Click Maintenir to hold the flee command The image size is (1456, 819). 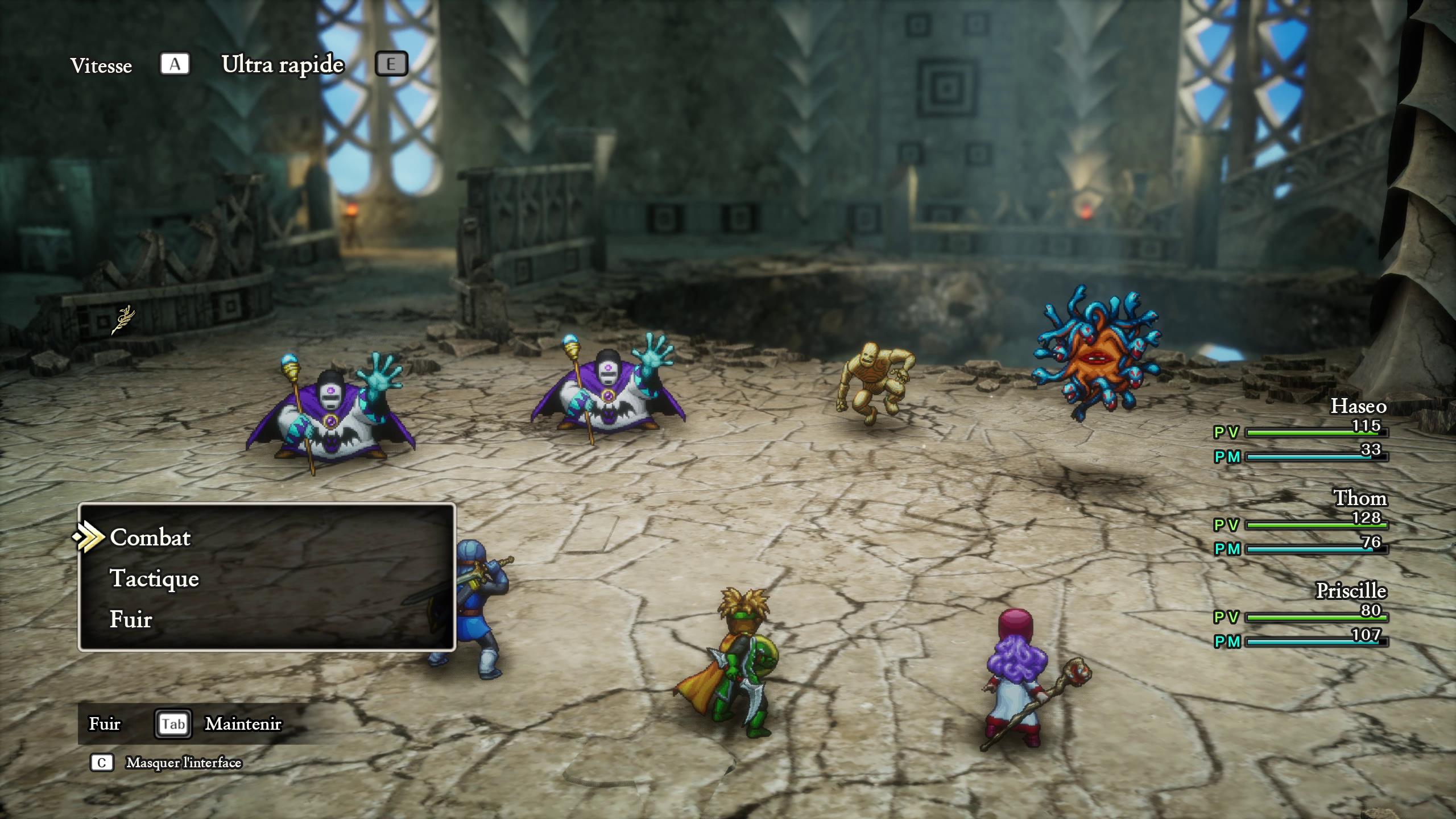pyautogui.click(x=243, y=724)
